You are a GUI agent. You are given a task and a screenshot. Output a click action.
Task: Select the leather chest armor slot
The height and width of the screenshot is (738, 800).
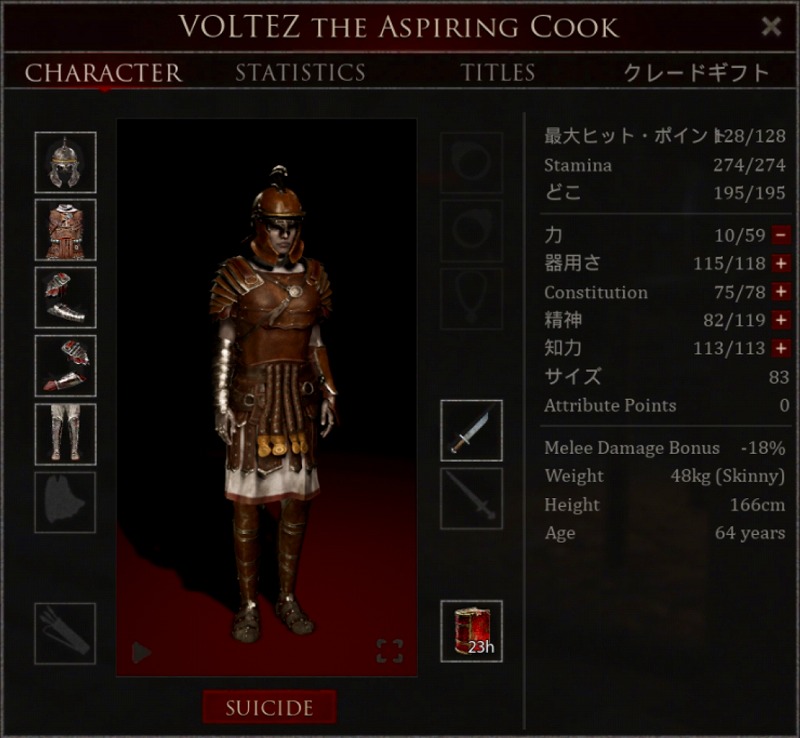coord(66,230)
